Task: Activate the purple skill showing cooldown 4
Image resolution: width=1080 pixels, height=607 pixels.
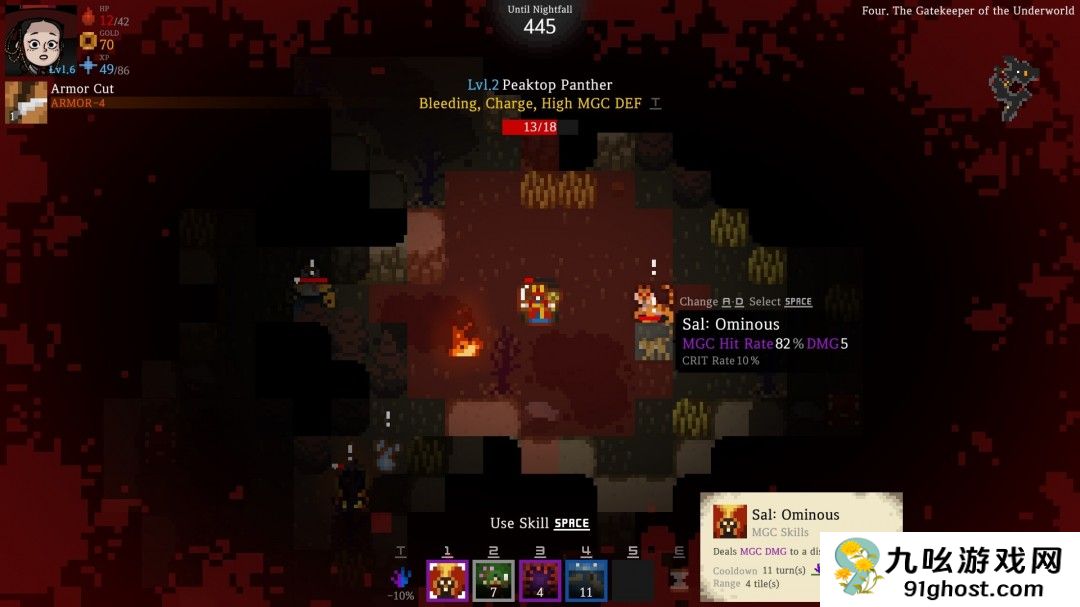Action: (540, 580)
